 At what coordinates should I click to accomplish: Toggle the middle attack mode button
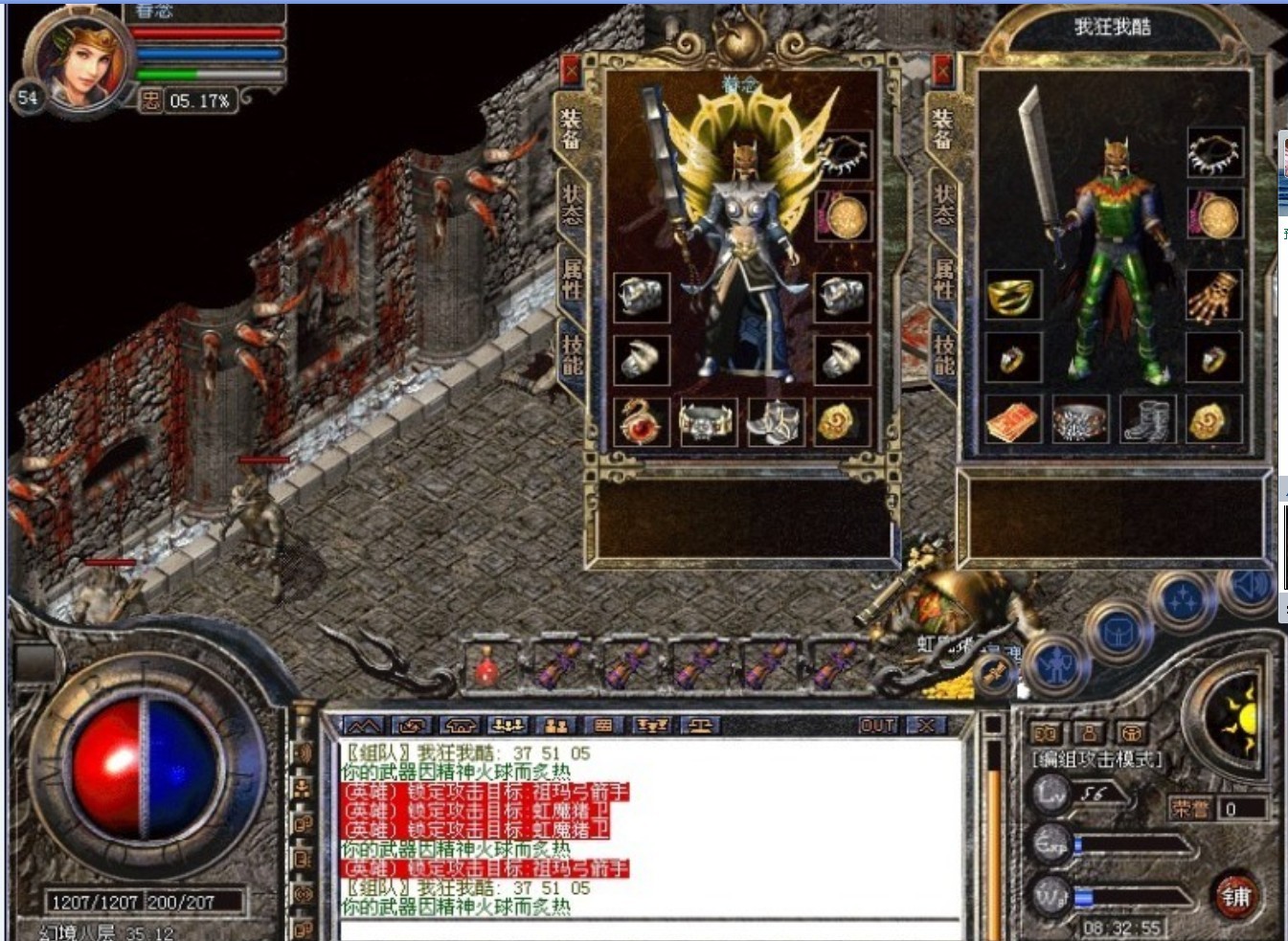(x=1087, y=732)
